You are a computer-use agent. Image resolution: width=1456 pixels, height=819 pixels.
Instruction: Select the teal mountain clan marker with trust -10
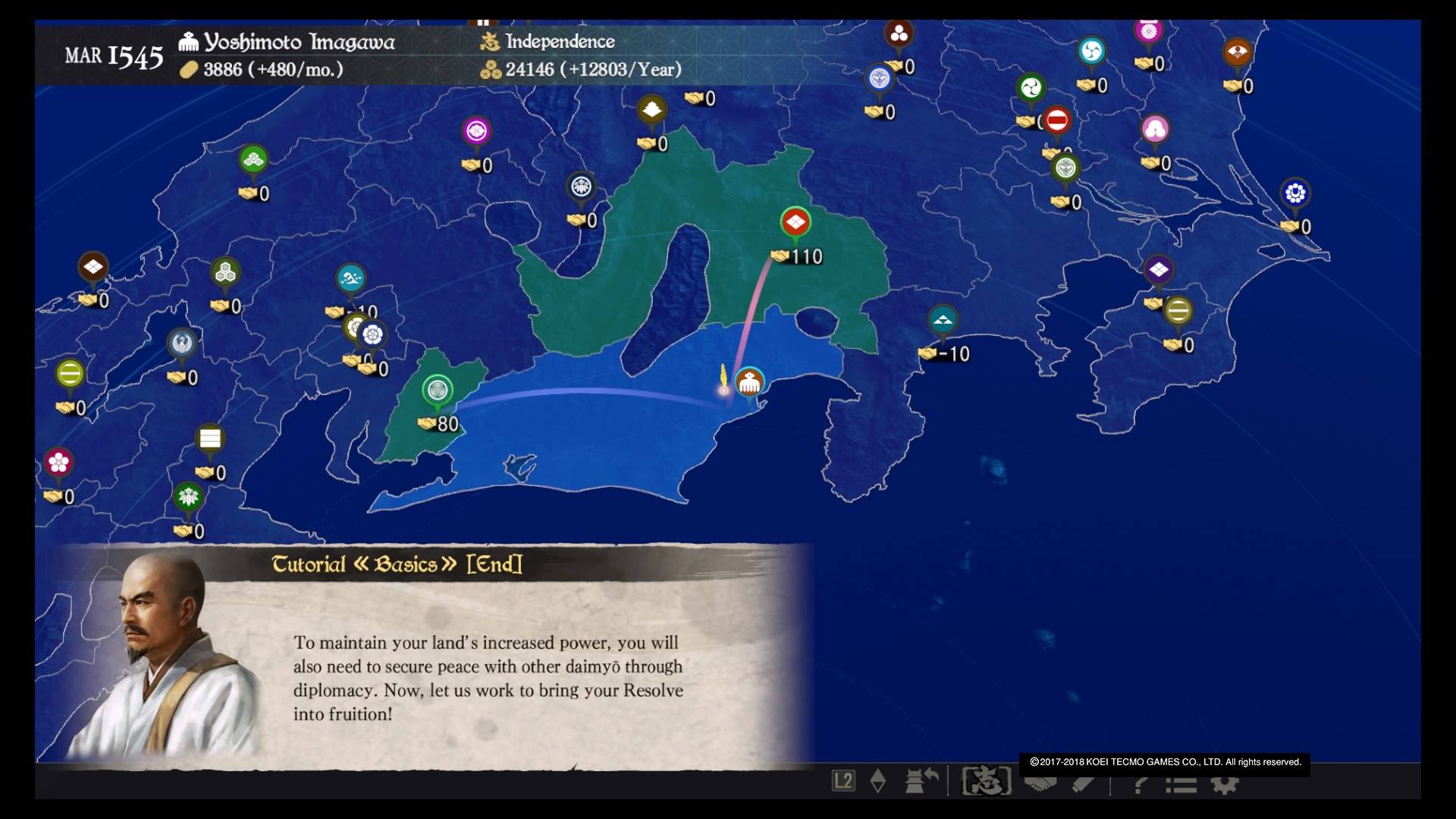943,320
